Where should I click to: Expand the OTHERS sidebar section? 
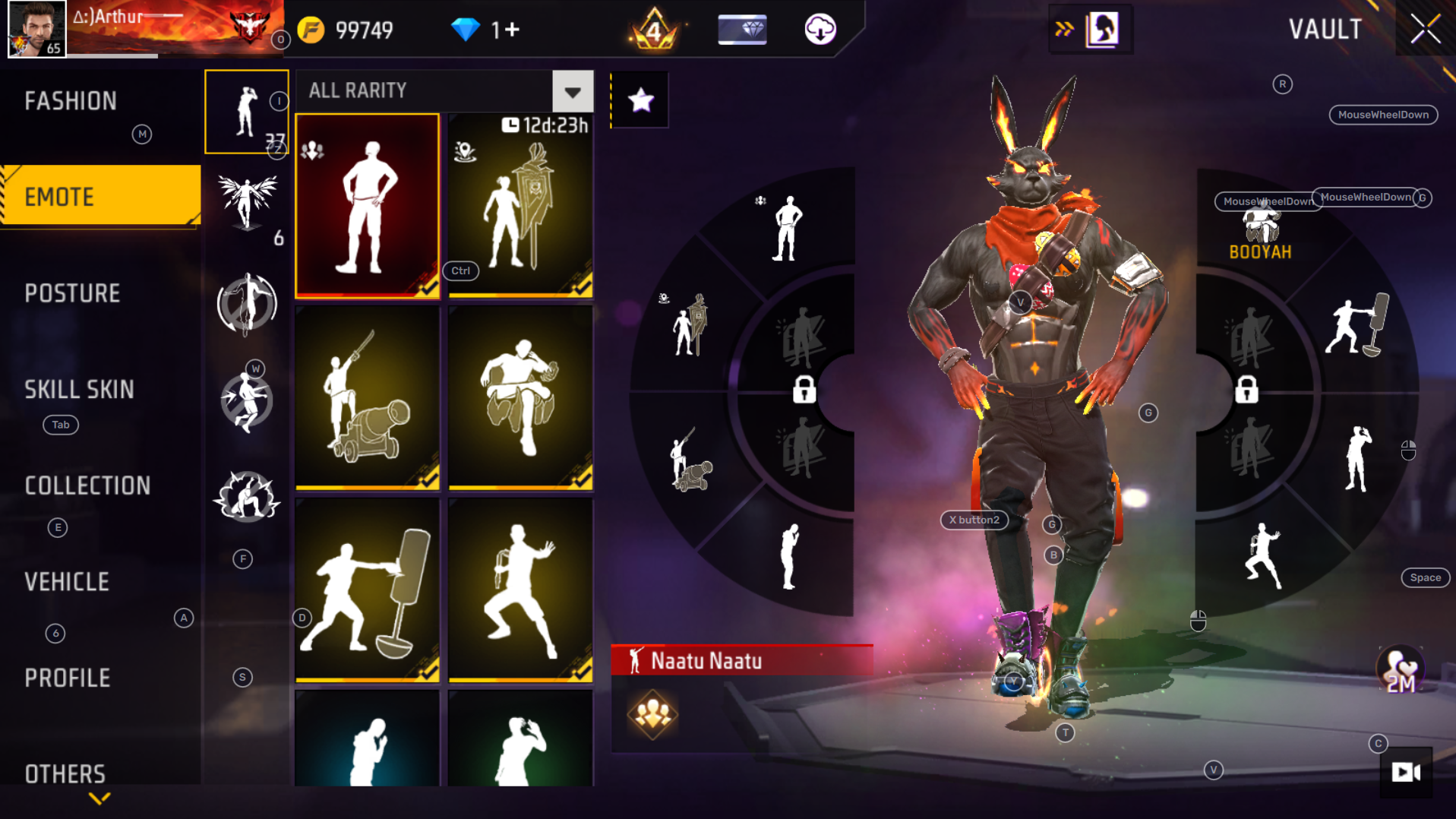pos(65,773)
